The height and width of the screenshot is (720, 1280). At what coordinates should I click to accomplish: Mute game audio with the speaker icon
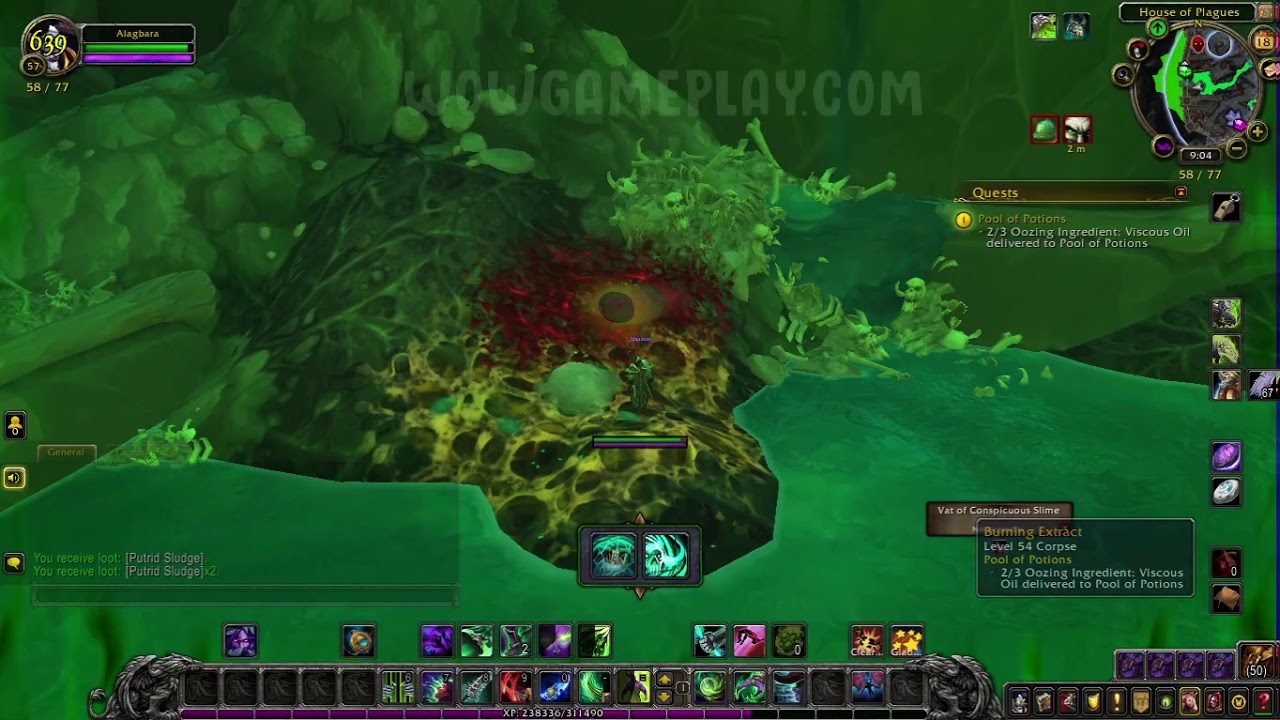(x=14, y=478)
